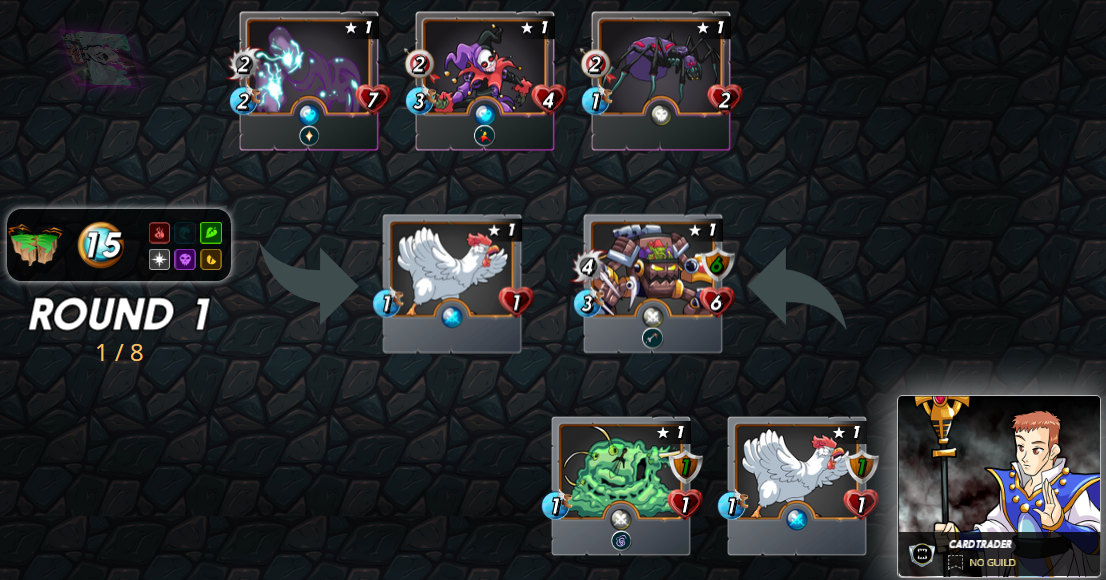Select the green leaf earth splinter icon

[x=210, y=233]
